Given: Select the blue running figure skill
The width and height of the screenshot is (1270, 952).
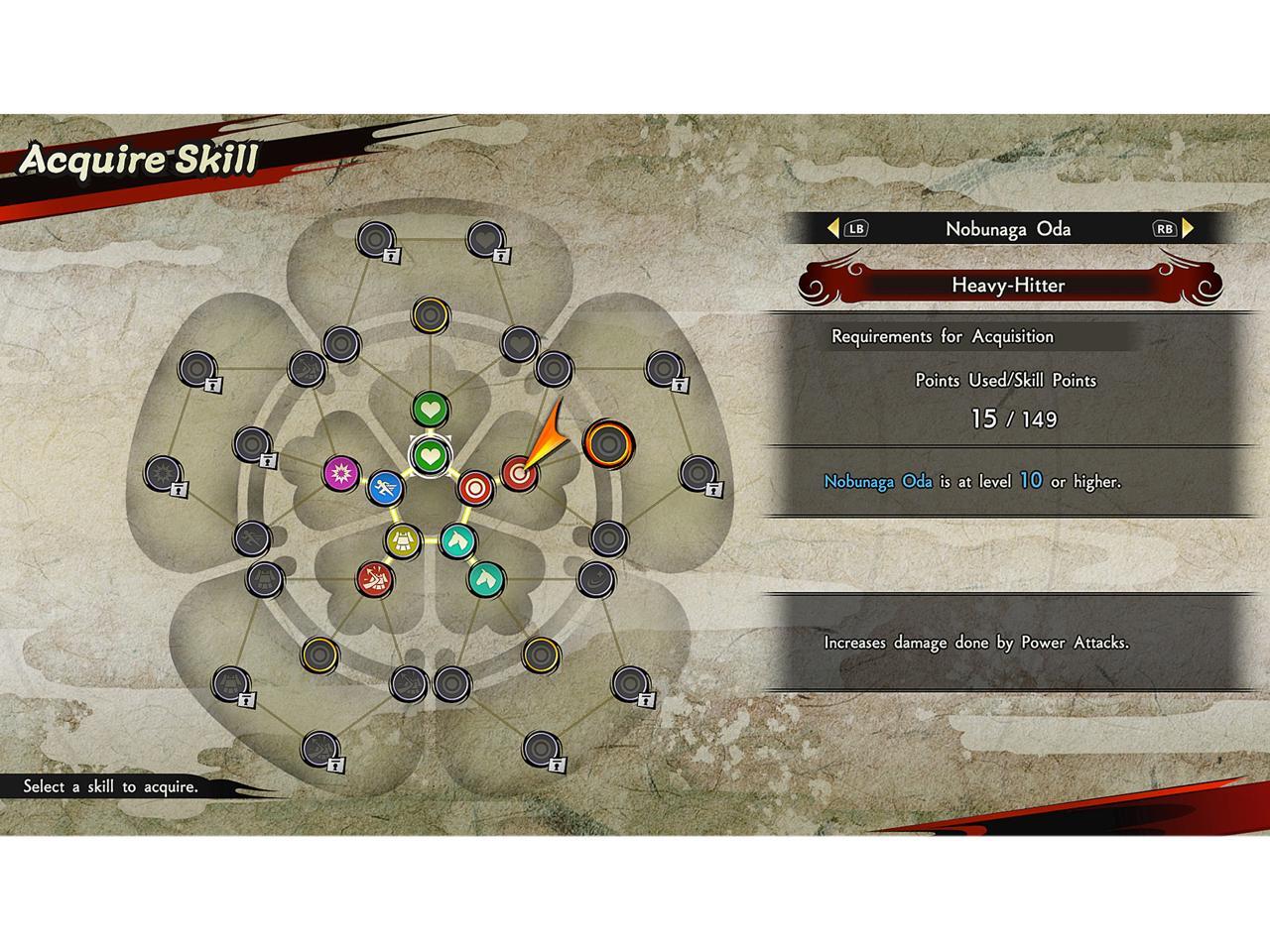Looking at the screenshot, I should tap(385, 488).
